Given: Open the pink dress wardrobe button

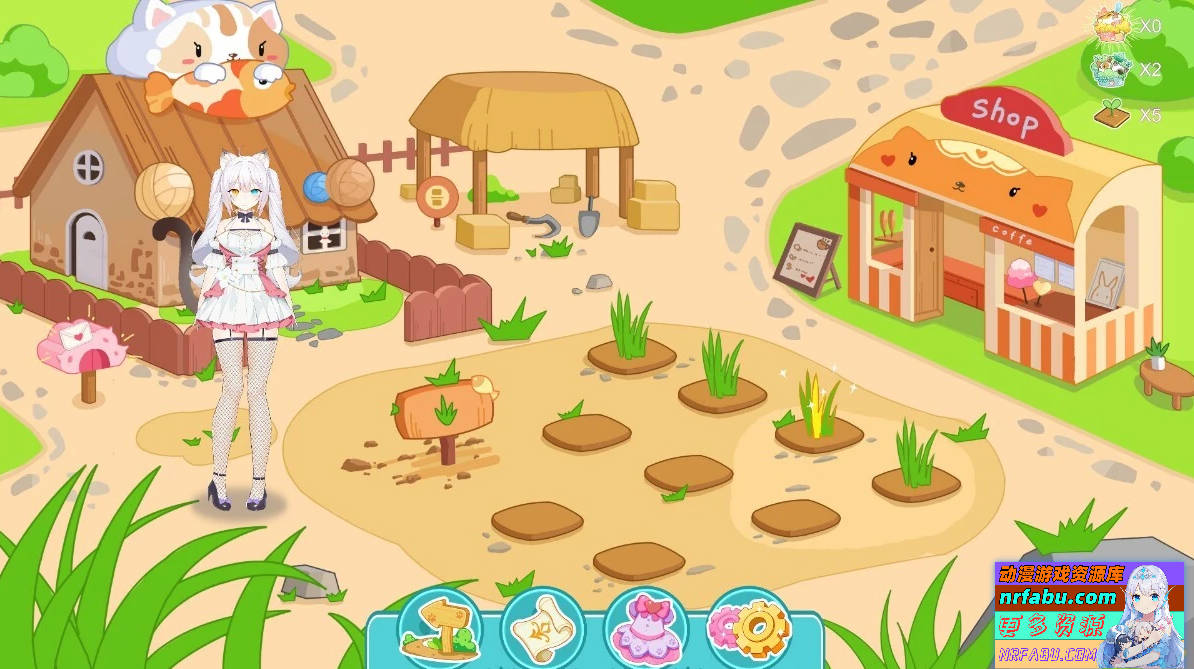Looking at the screenshot, I should [x=645, y=628].
